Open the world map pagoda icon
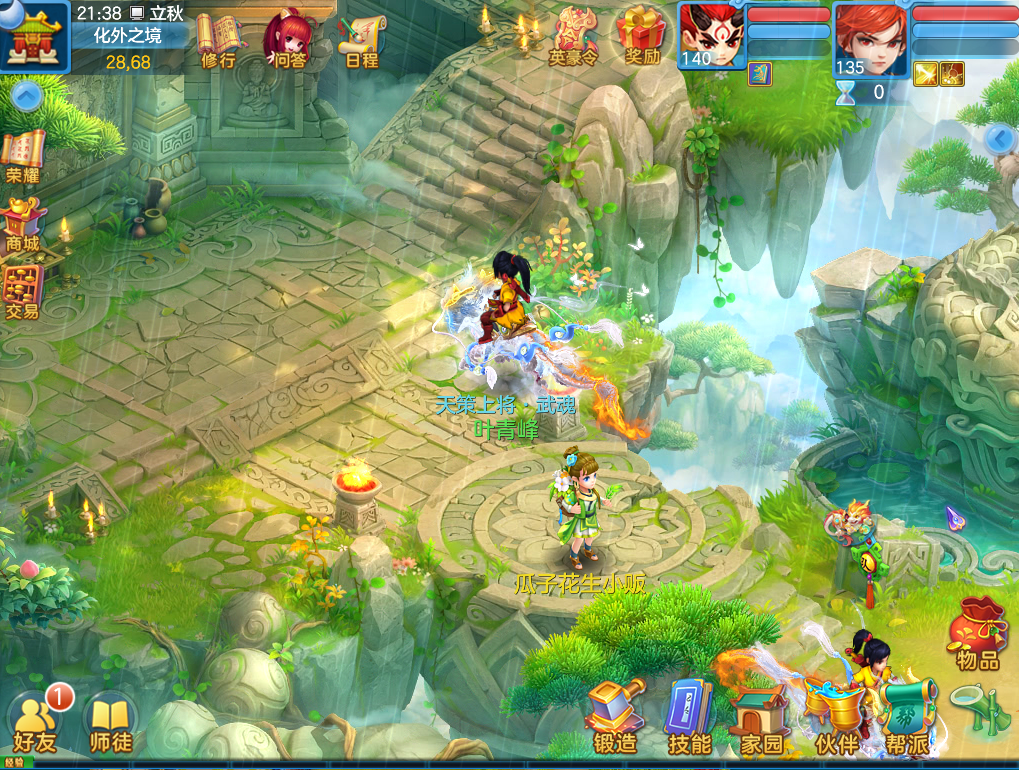 34,36
